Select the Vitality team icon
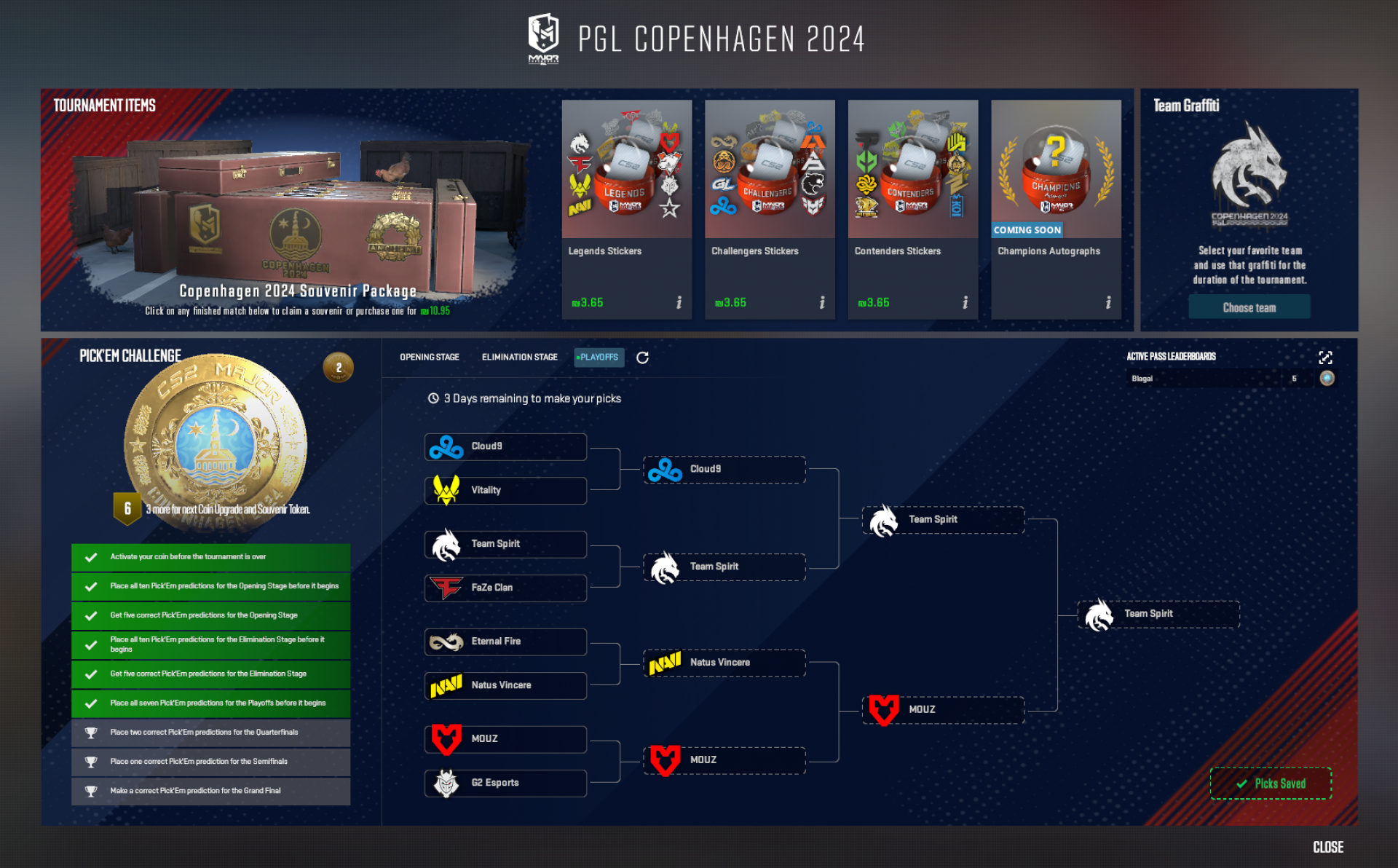The width and height of the screenshot is (1398, 868). coord(446,490)
